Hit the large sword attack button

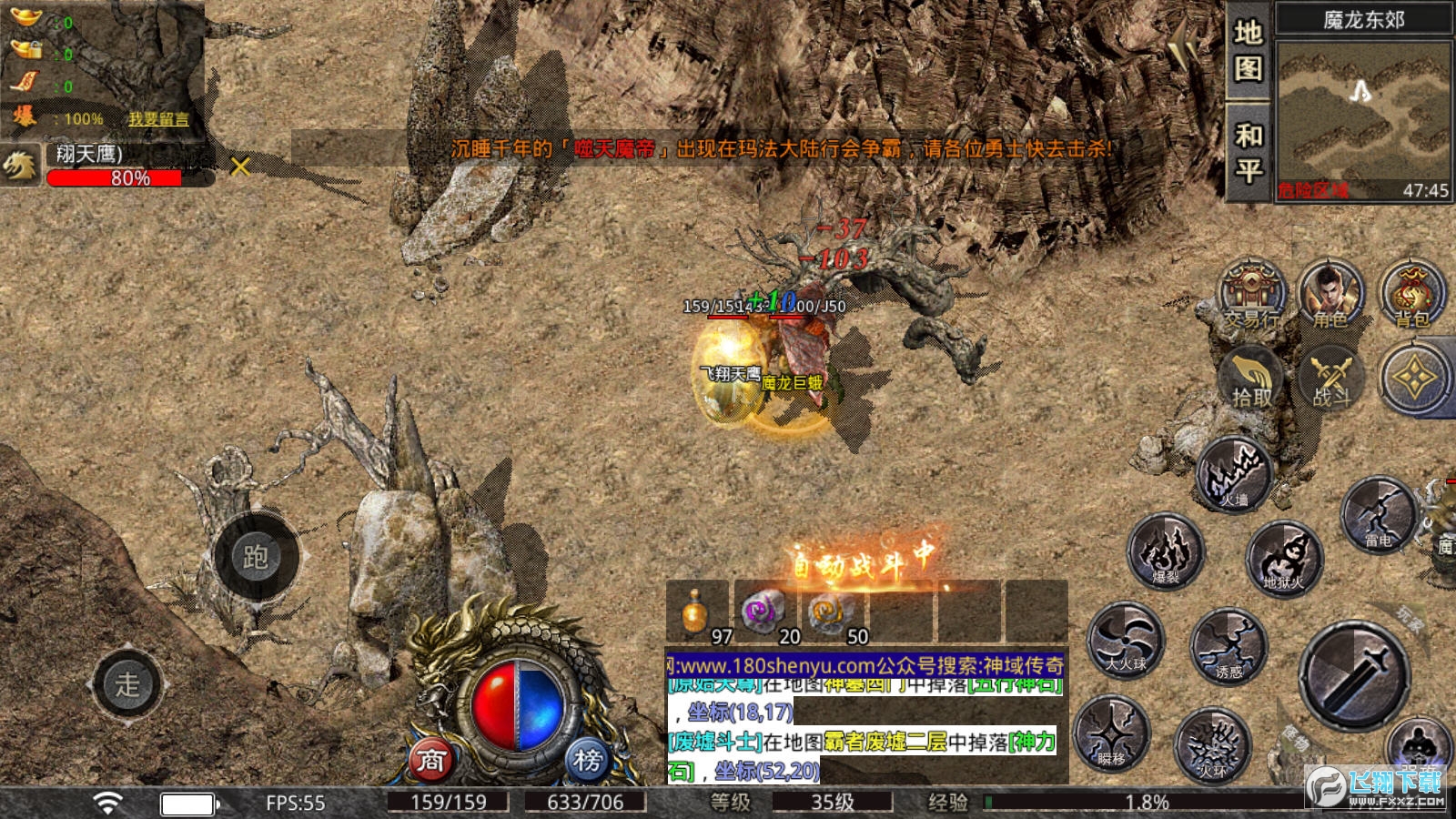[1355, 676]
